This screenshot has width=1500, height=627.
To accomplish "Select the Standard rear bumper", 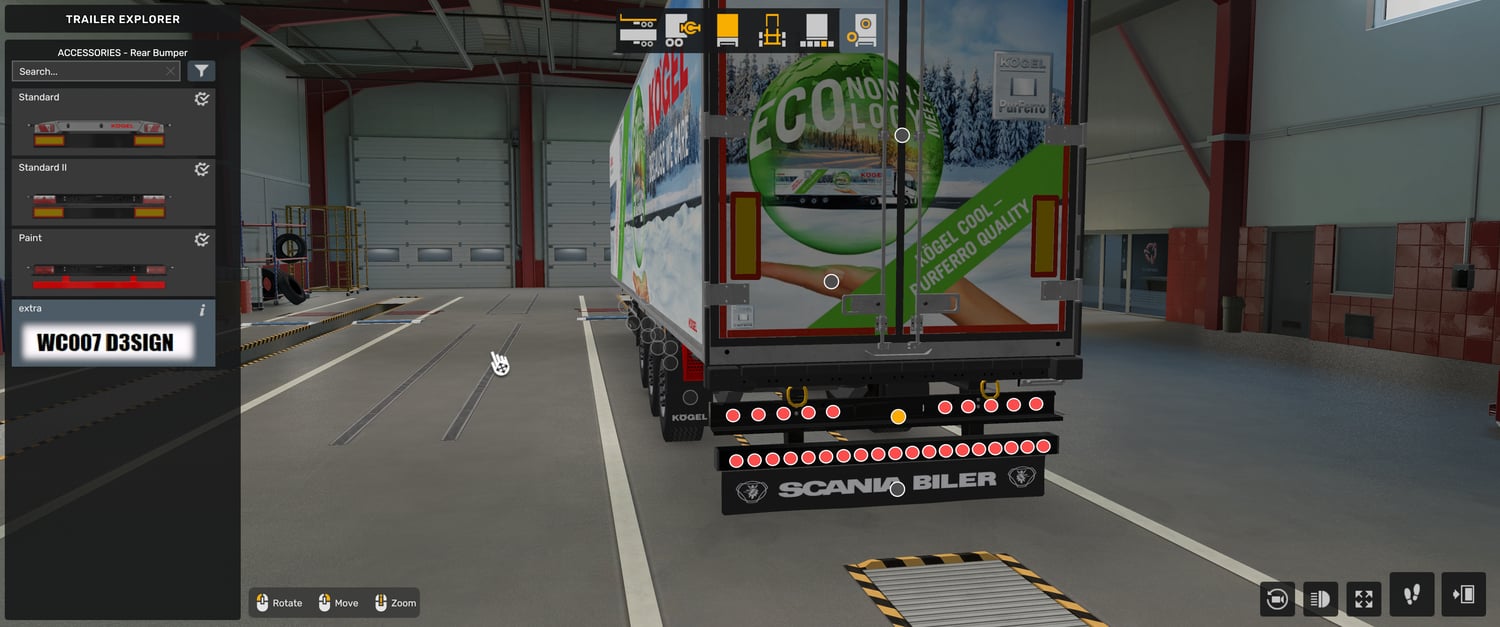I will pyautogui.click(x=113, y=122).
